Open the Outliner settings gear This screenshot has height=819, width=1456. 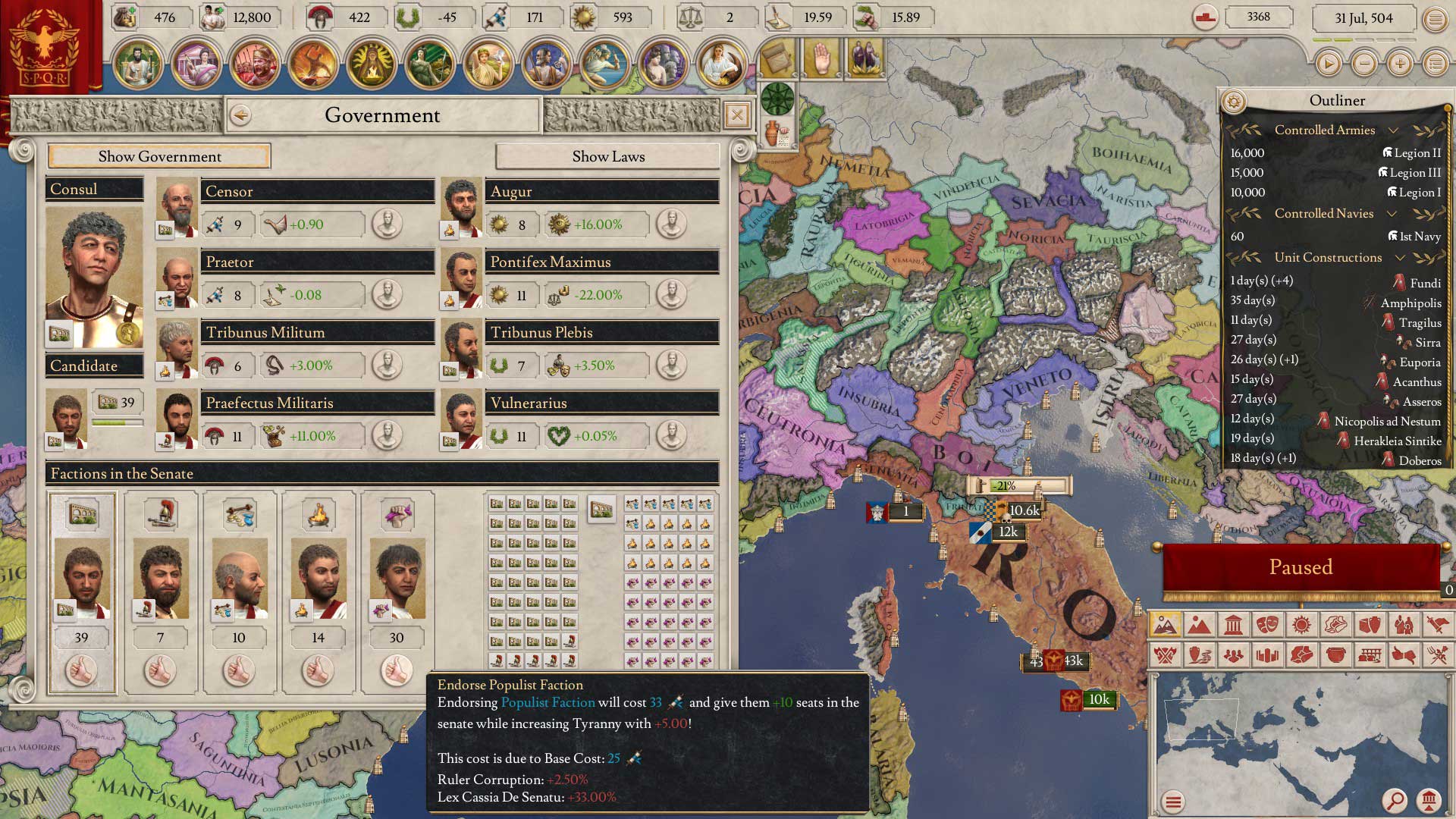point(1234,101)
